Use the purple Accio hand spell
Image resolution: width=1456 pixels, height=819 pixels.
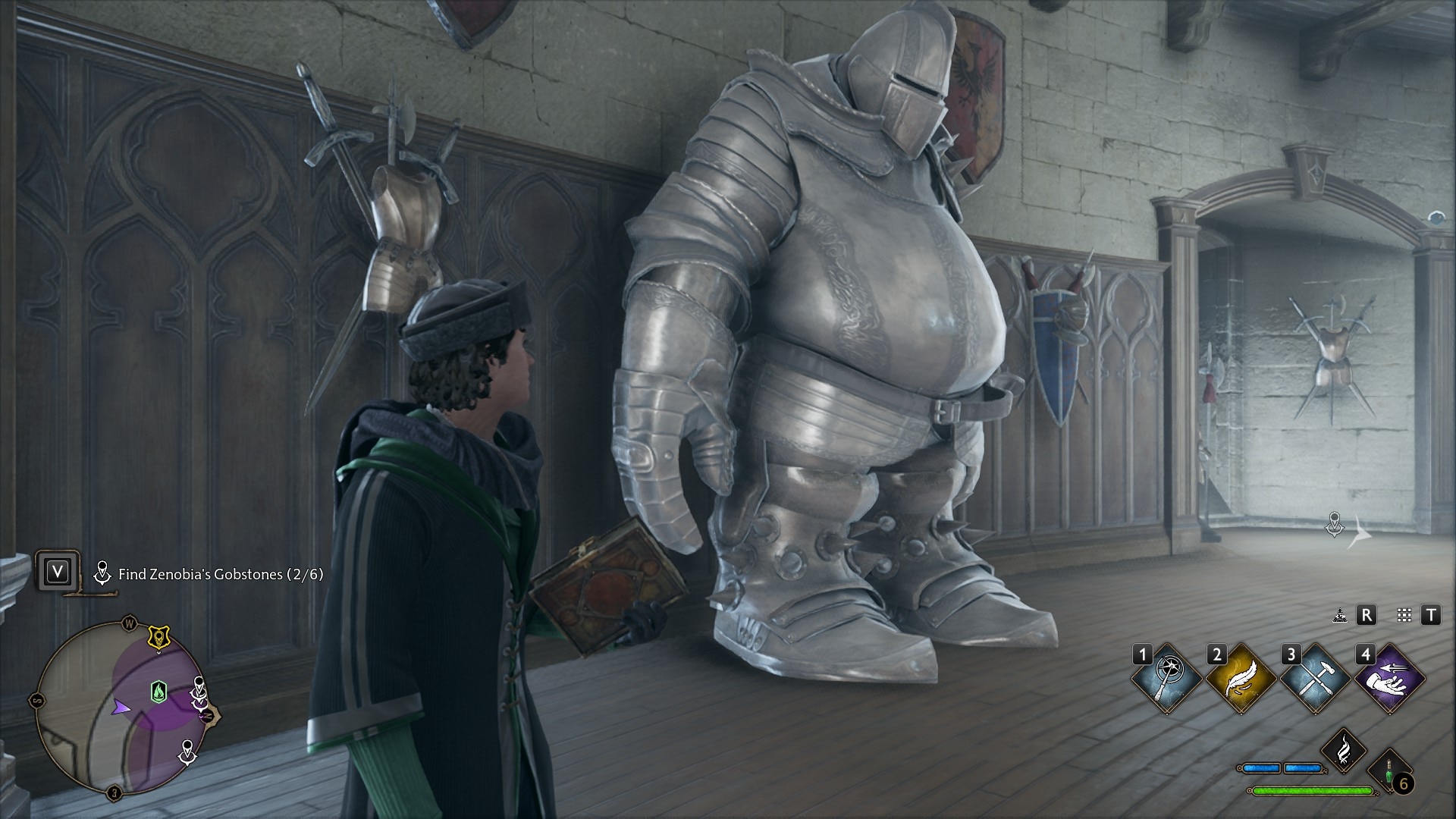coord(1389,679)
